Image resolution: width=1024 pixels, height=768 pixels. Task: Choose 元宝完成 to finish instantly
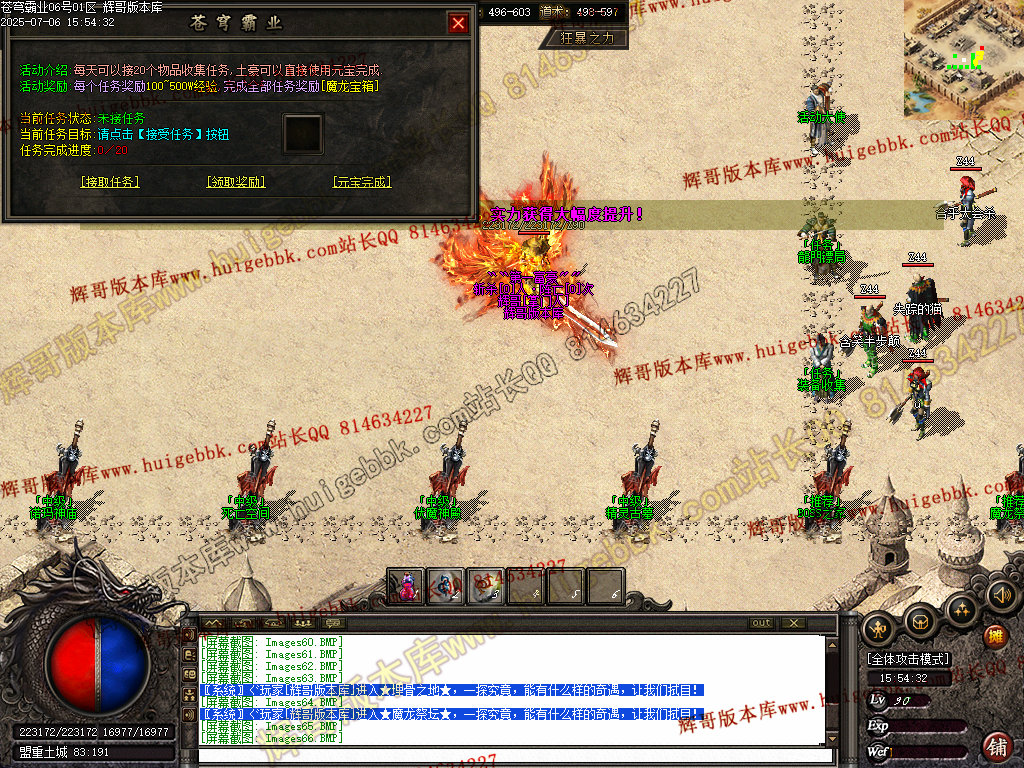[x=362, y=182]
